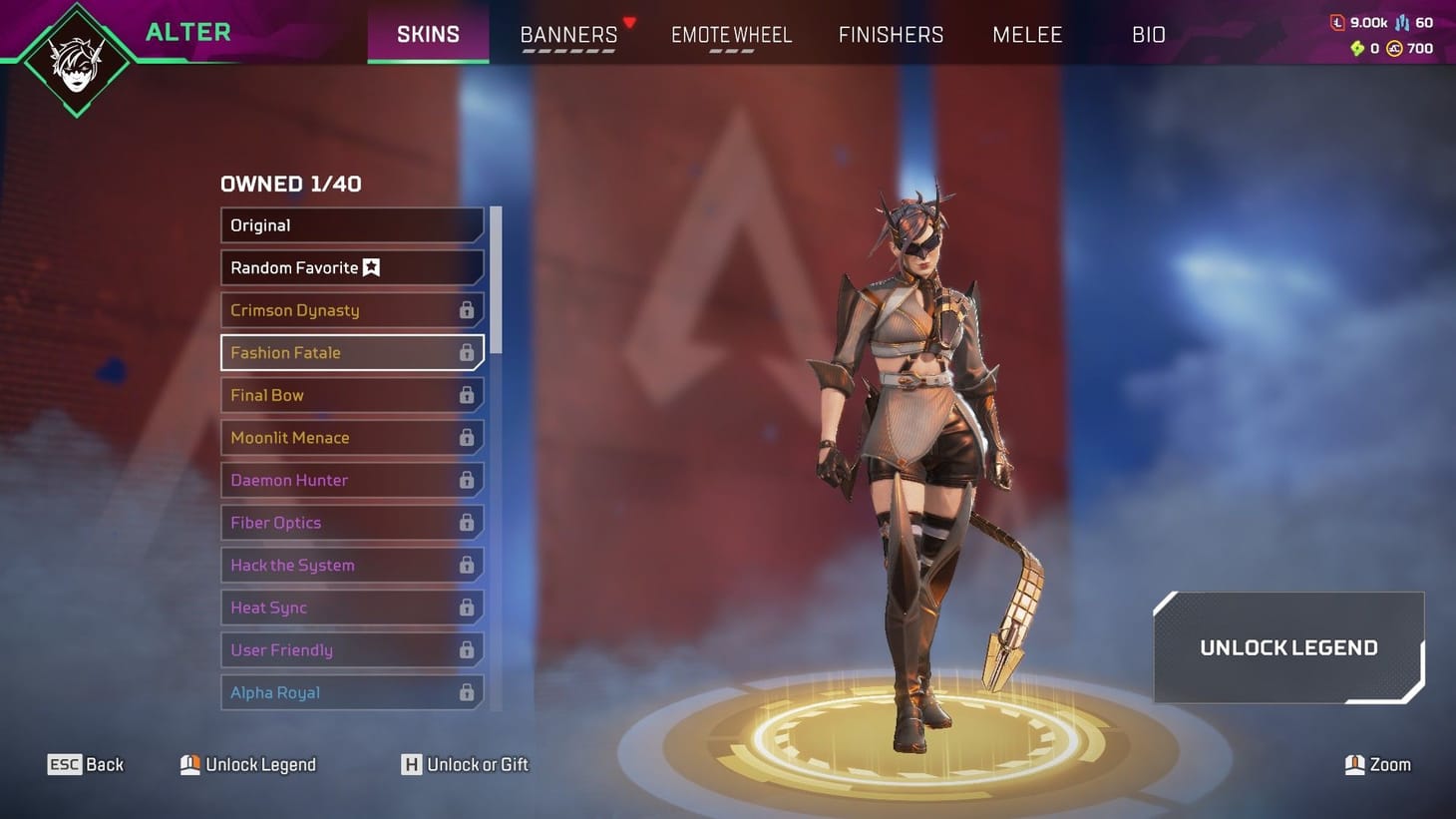Image resolution: width=1456 pixels, height=819 pixels.
Task: Open the FINISHERS tab
Action: 891,34
